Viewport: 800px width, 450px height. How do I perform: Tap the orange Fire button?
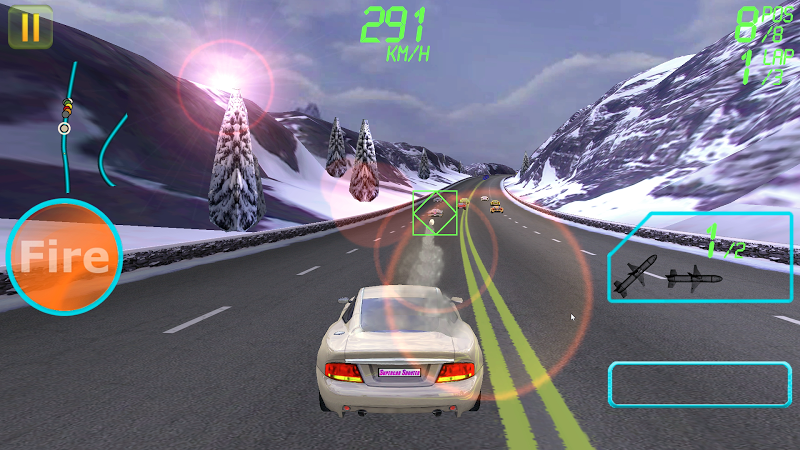64,257
